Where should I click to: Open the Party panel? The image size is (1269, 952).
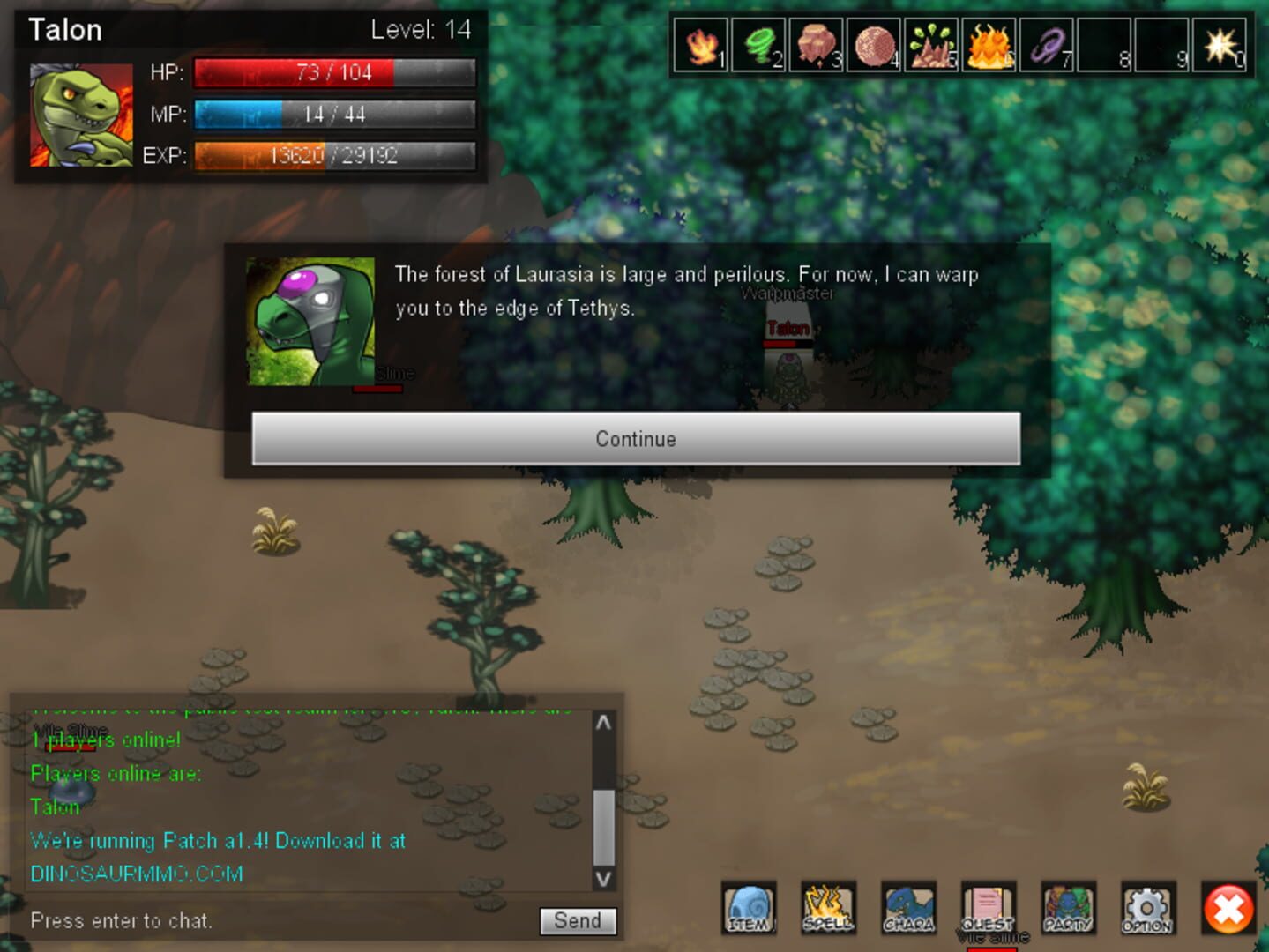[1068, 908]
